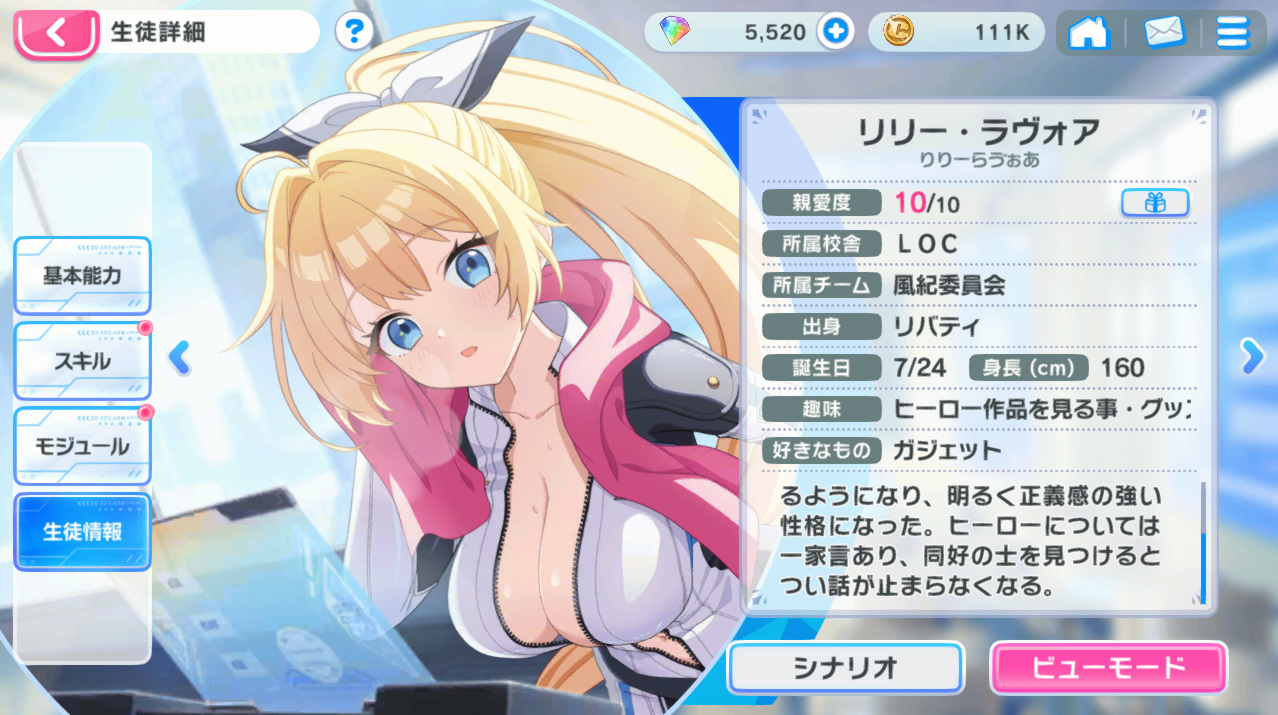1278x715 pixels.
Task: Select the 生徒情報 tab
Action: pyautogui.click(x=82, y=531)
